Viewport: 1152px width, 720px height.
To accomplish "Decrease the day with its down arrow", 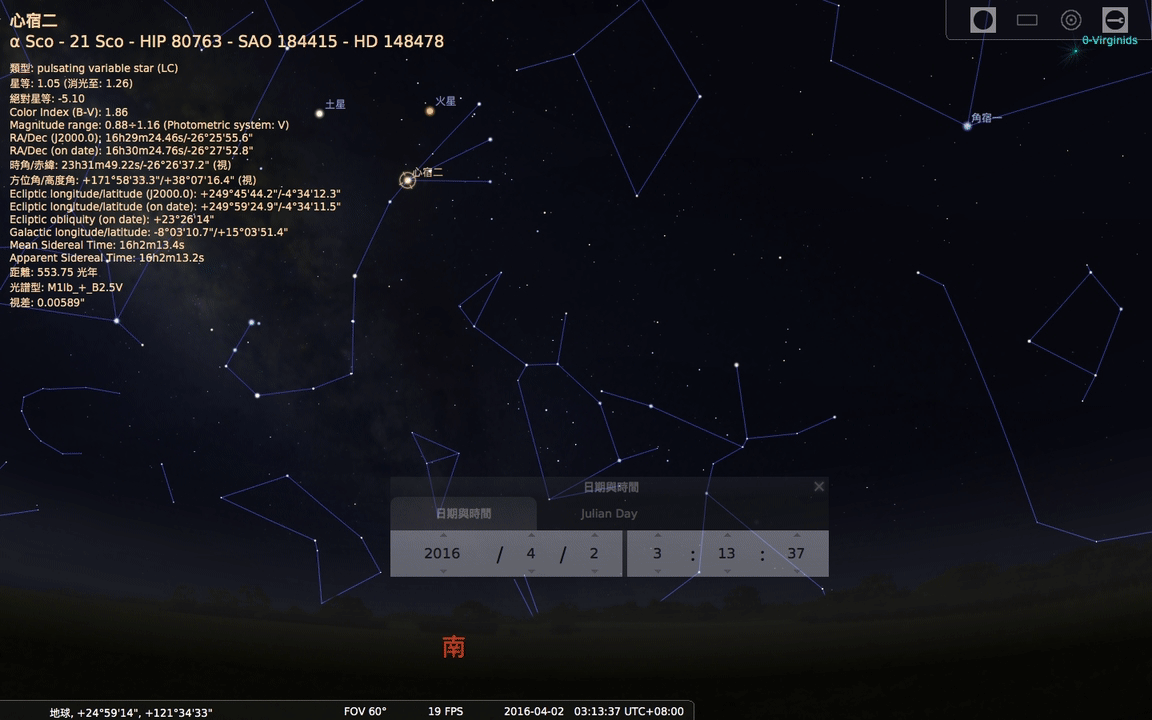I will pos(594,572).
